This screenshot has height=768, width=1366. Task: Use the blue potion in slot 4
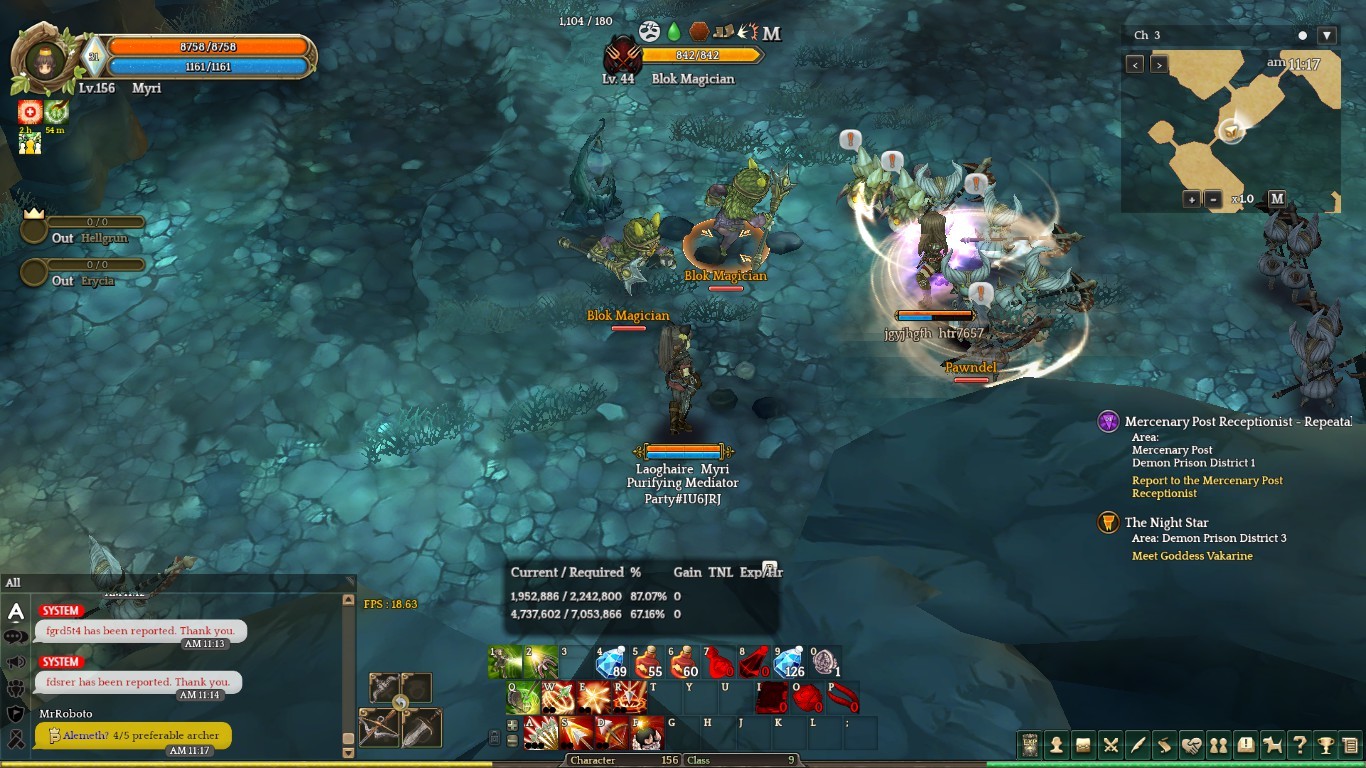point(611,663)
